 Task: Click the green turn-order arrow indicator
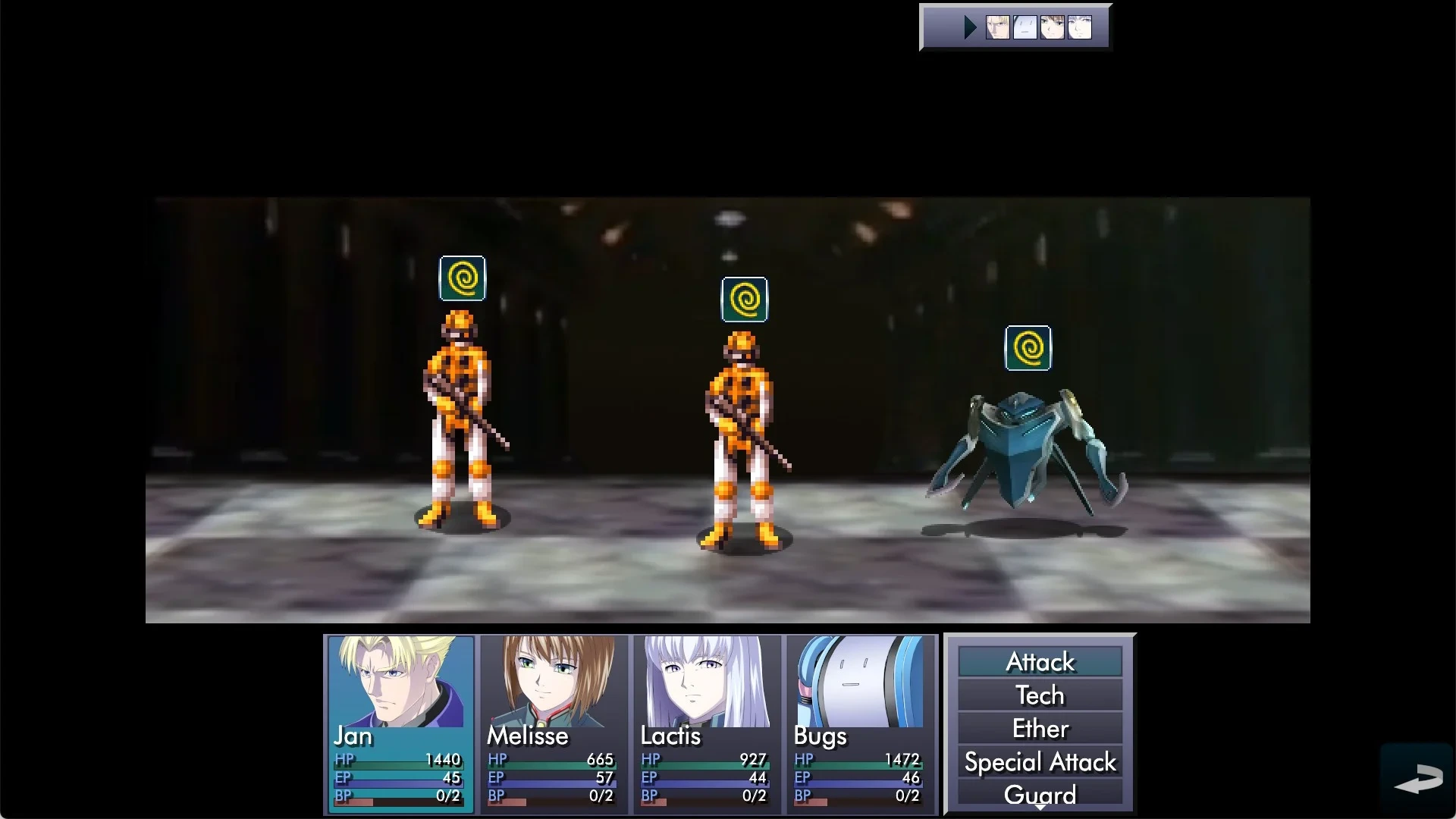pyautogui.click(x=969, y=27)
